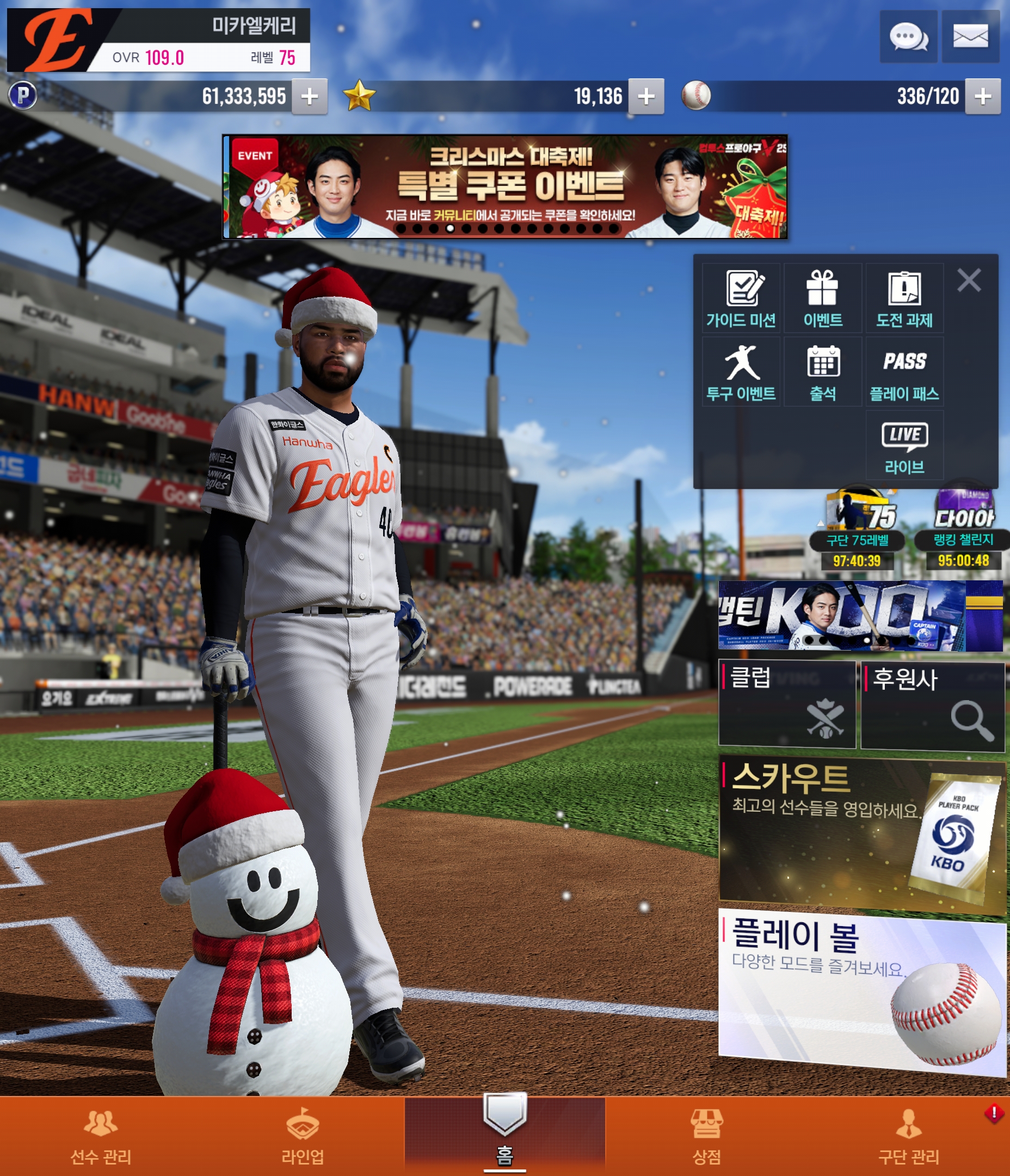Open the chat speech bubble icon
Viewport: 1010px width, 1176px height.
[908, 37]
